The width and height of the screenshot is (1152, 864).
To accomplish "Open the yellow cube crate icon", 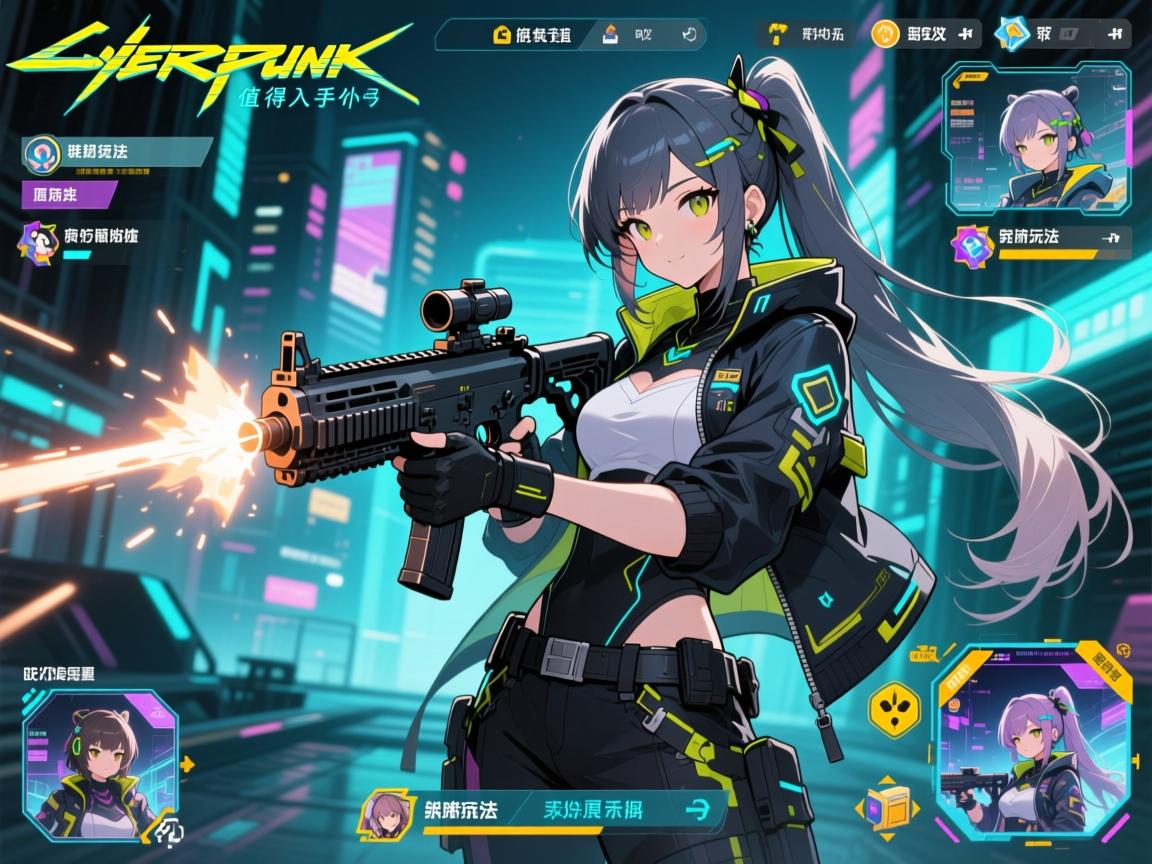I will 888,806.
